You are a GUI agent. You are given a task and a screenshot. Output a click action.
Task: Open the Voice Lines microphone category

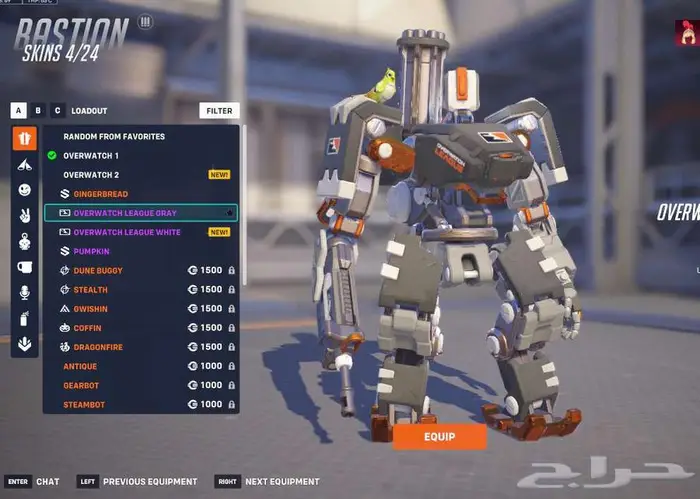pos(24,292)
